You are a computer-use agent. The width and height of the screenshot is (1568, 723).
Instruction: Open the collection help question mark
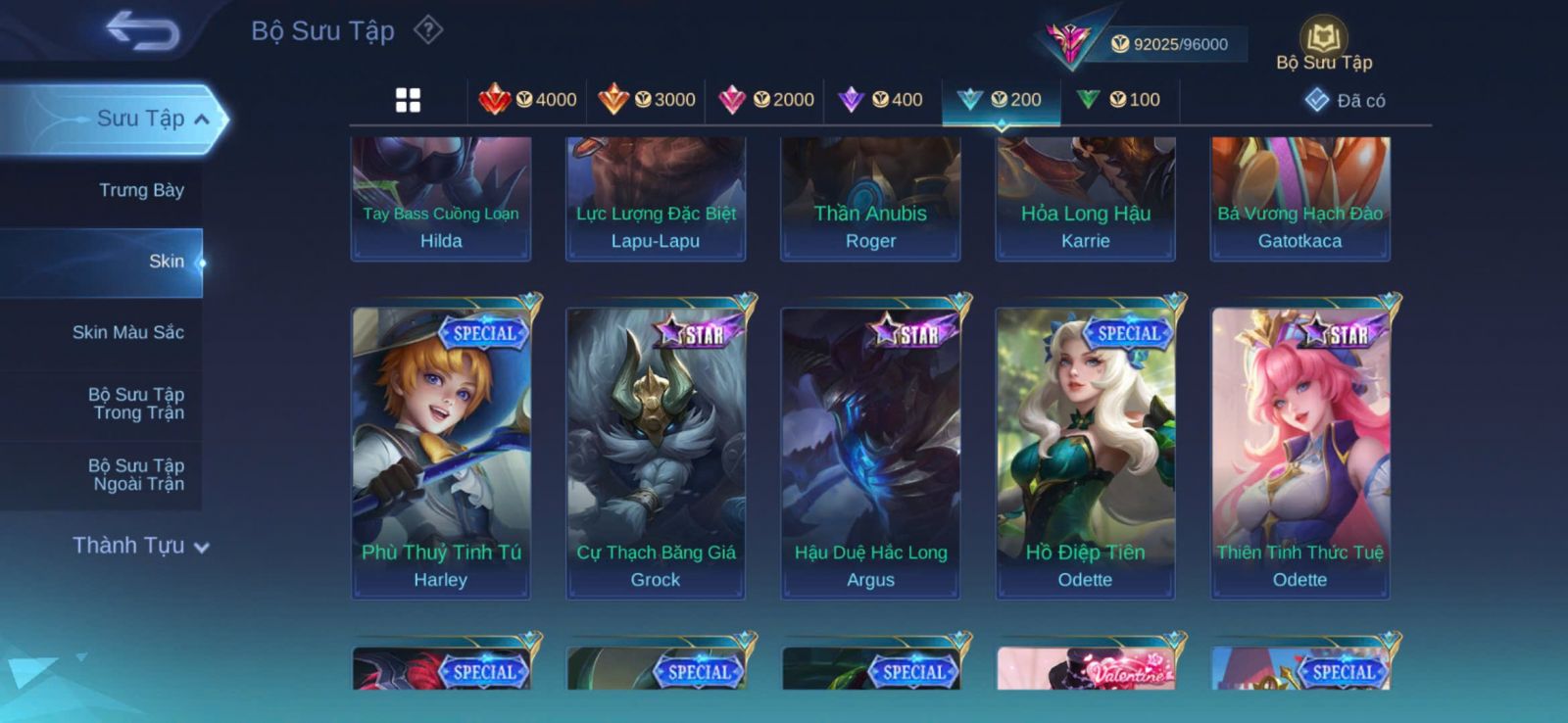point(428,30)
